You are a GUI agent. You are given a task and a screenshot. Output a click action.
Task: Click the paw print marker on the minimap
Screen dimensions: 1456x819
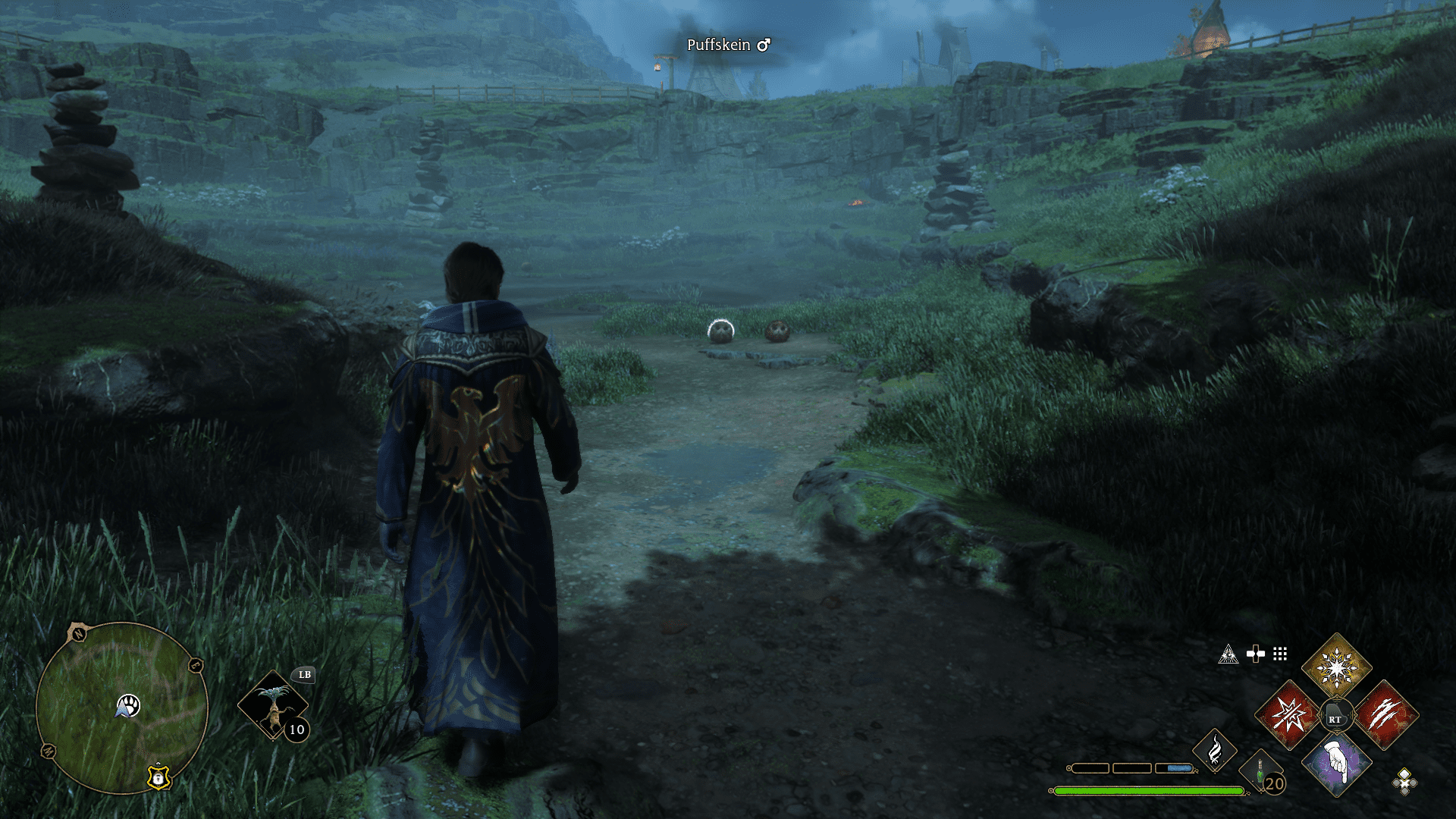130,703
